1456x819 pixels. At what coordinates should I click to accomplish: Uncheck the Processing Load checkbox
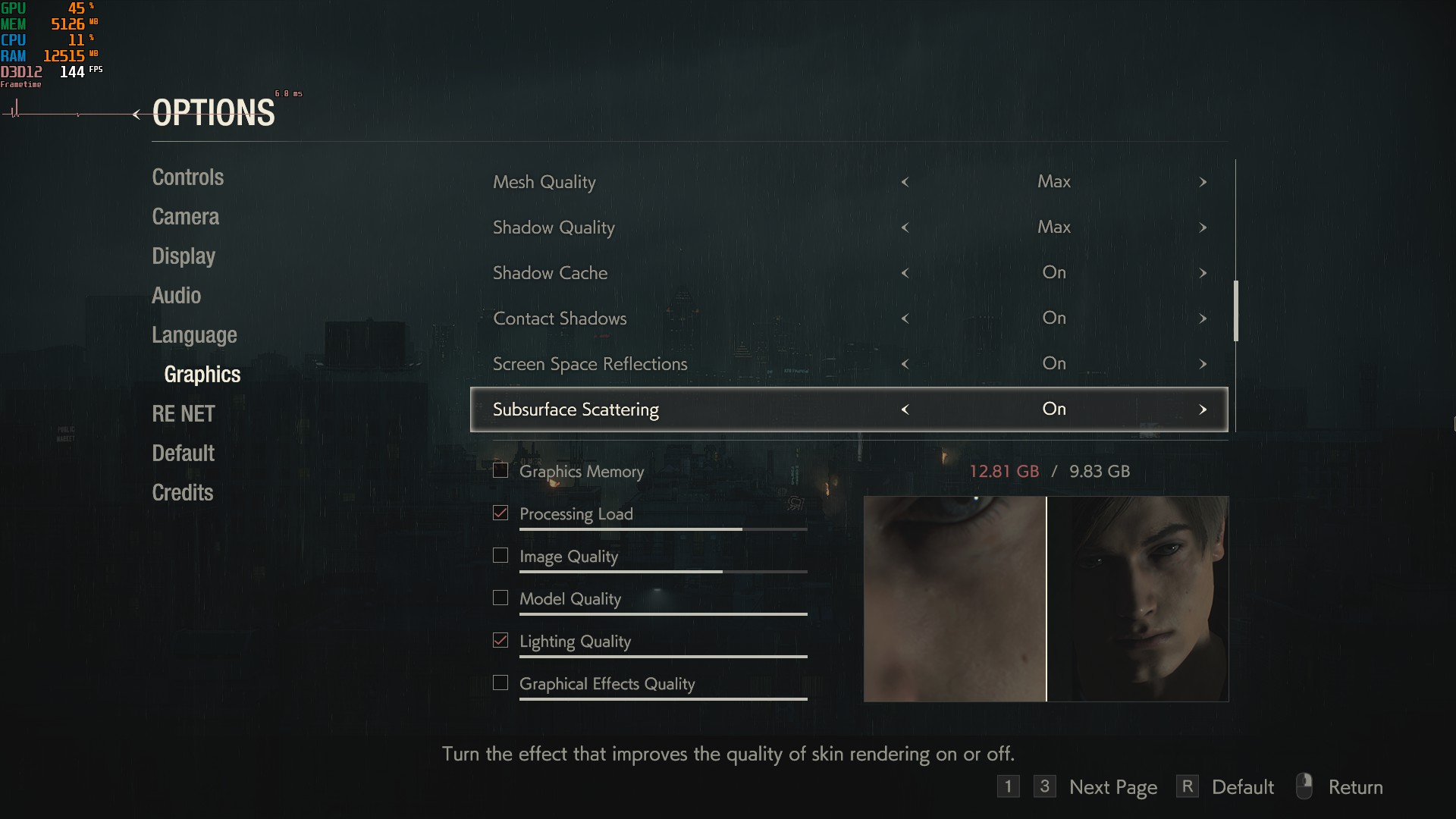click(x=500, y=513)
